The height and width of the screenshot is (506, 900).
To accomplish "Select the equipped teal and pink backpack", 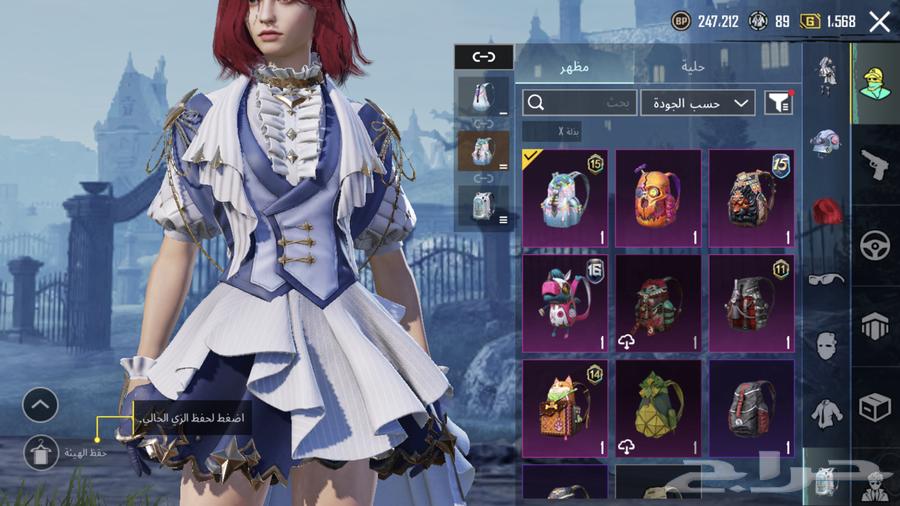I will tap(565, 198).
